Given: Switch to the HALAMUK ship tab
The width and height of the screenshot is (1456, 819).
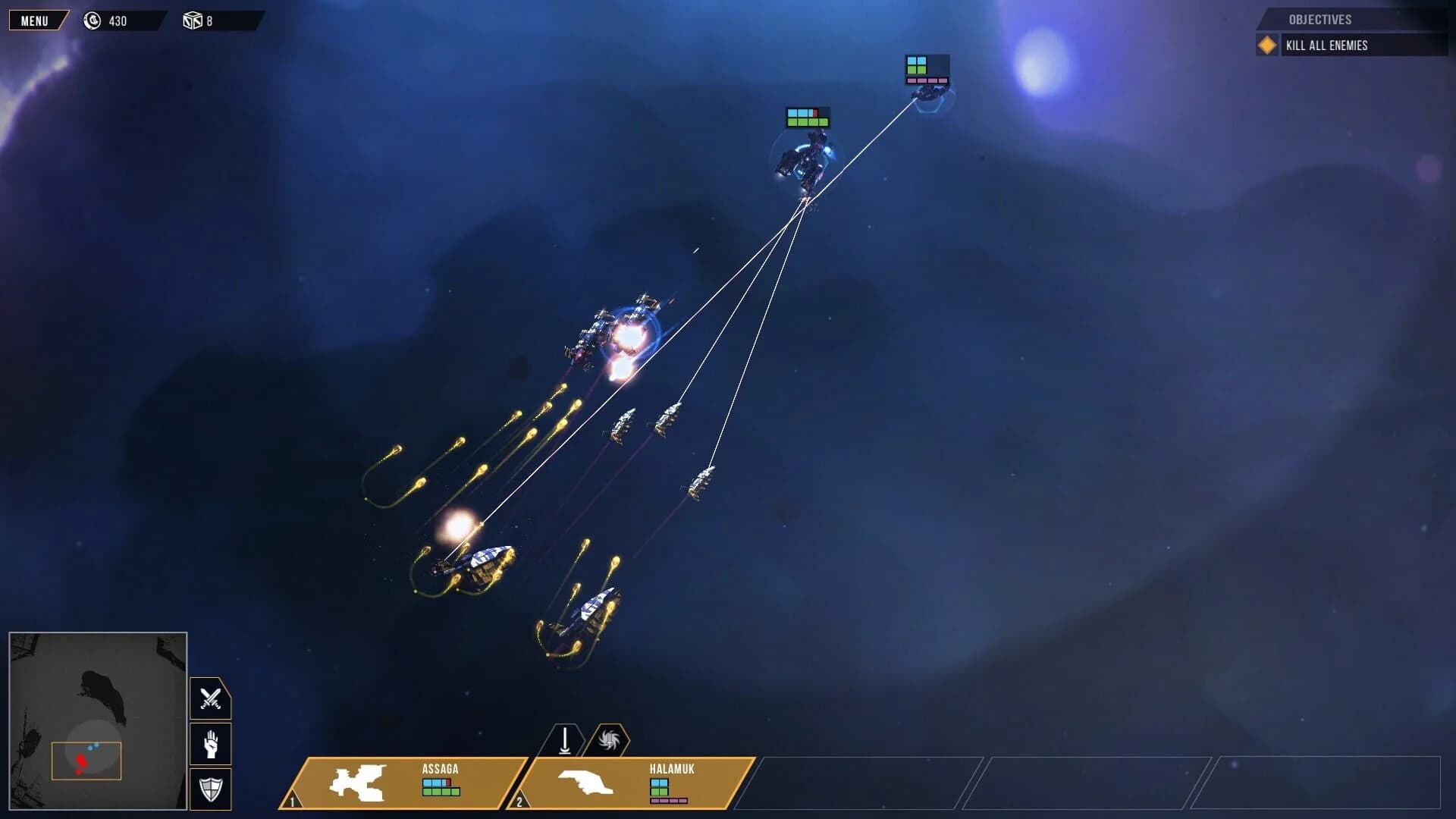Looking at the screenshot, I should pos(673,769).
